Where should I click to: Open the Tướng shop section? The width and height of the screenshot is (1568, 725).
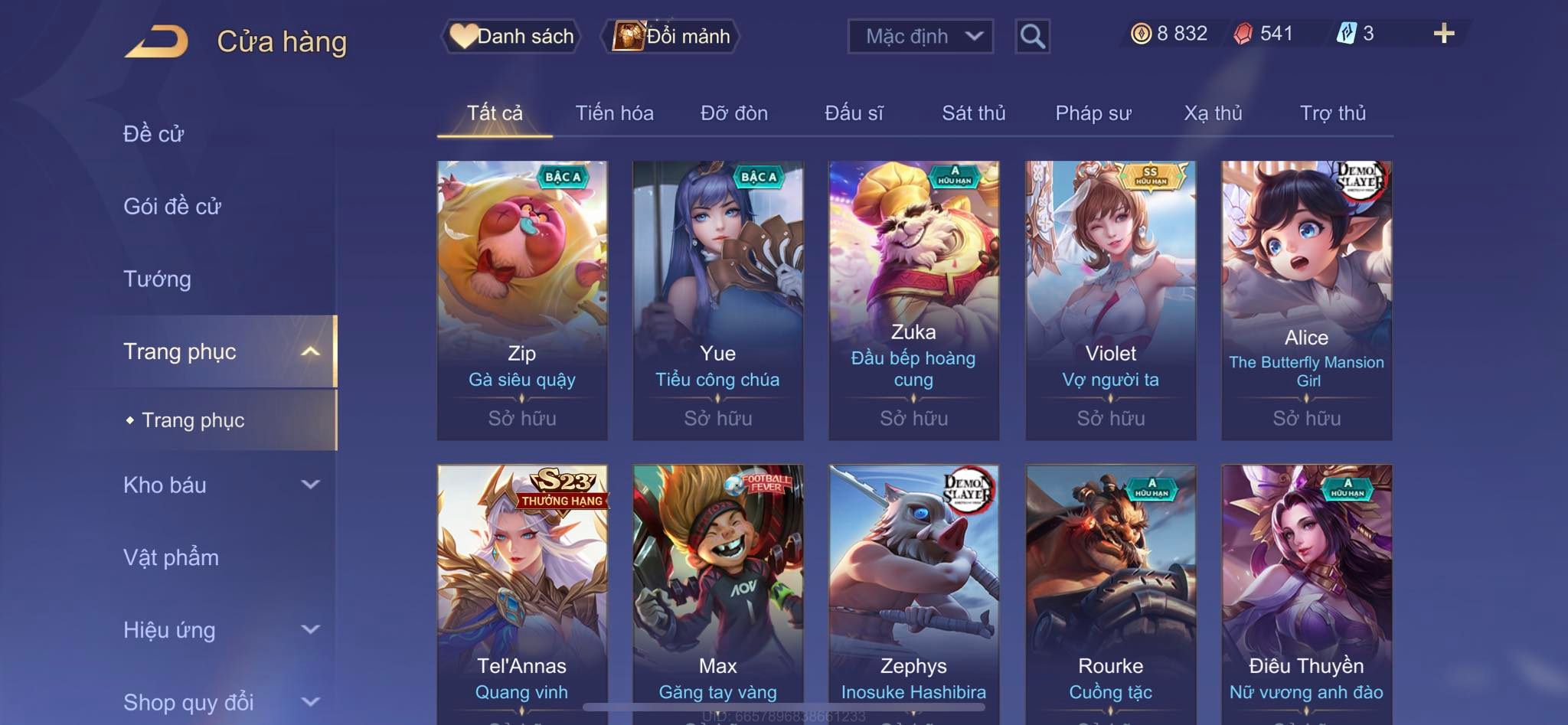click(x=158, y=279)
